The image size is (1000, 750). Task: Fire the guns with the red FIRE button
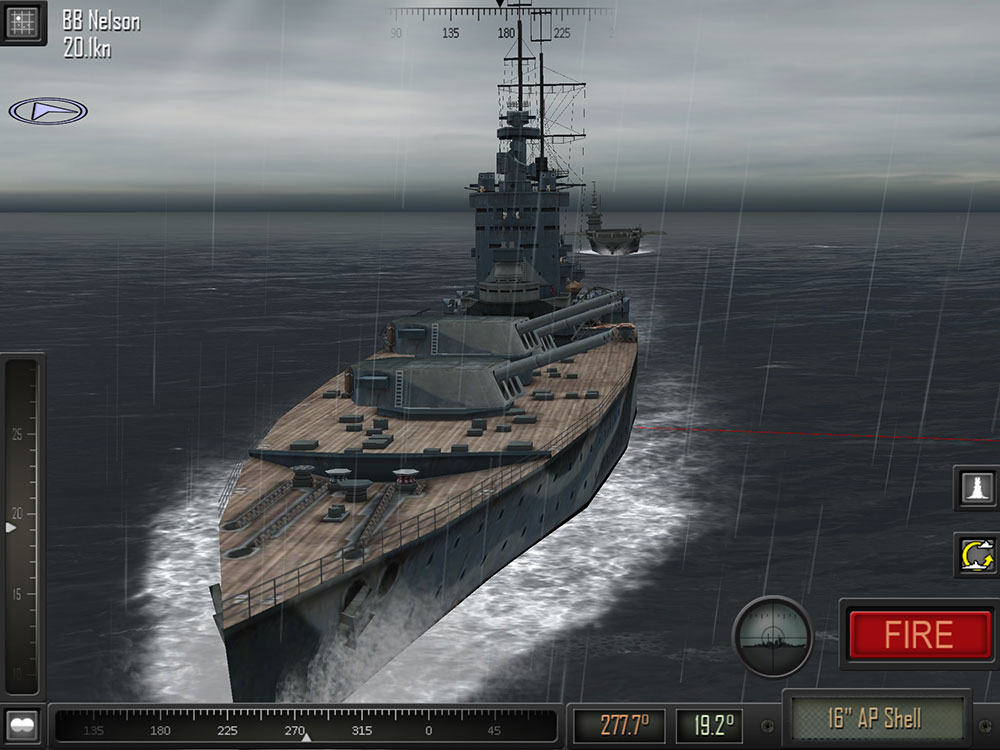(918, 635)
